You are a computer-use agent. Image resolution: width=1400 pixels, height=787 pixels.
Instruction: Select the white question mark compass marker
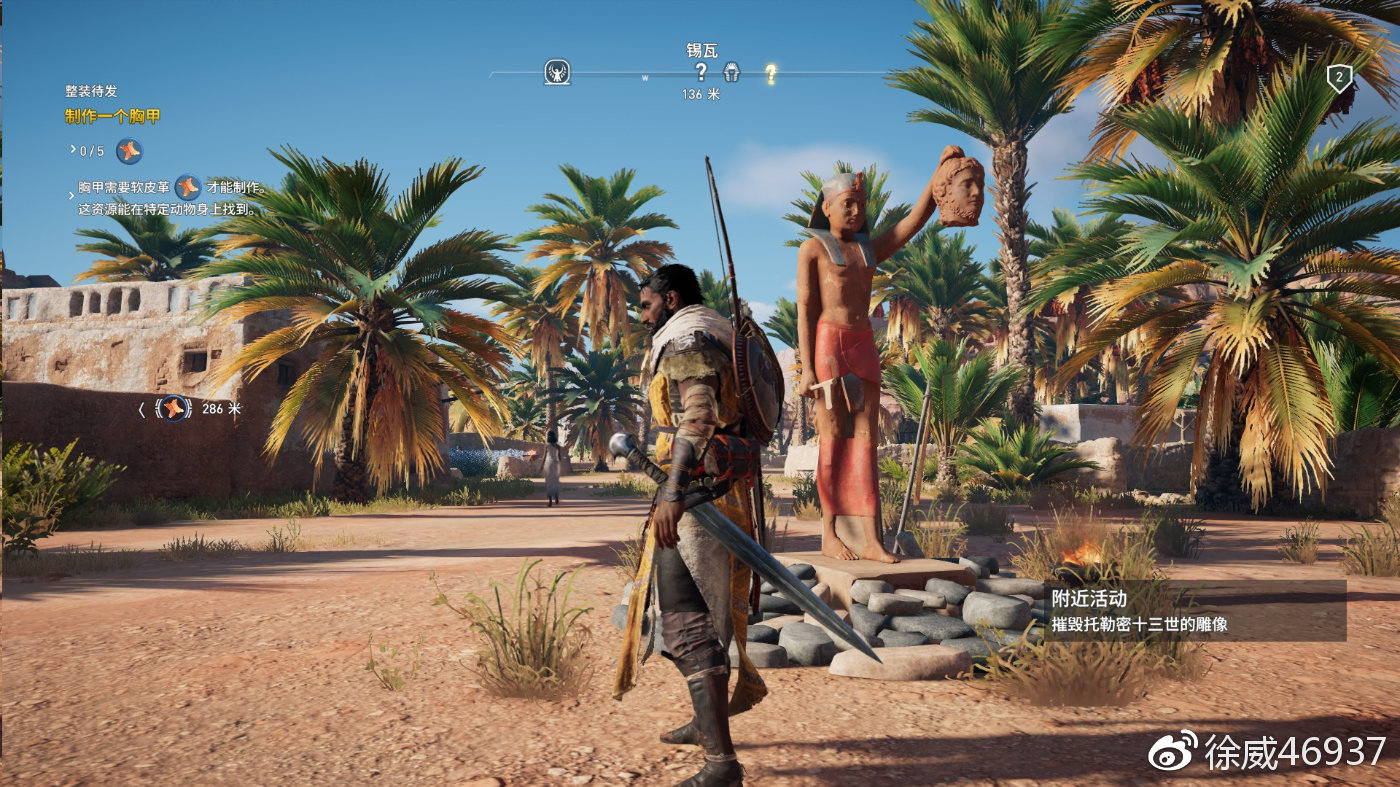click(701, 71)
